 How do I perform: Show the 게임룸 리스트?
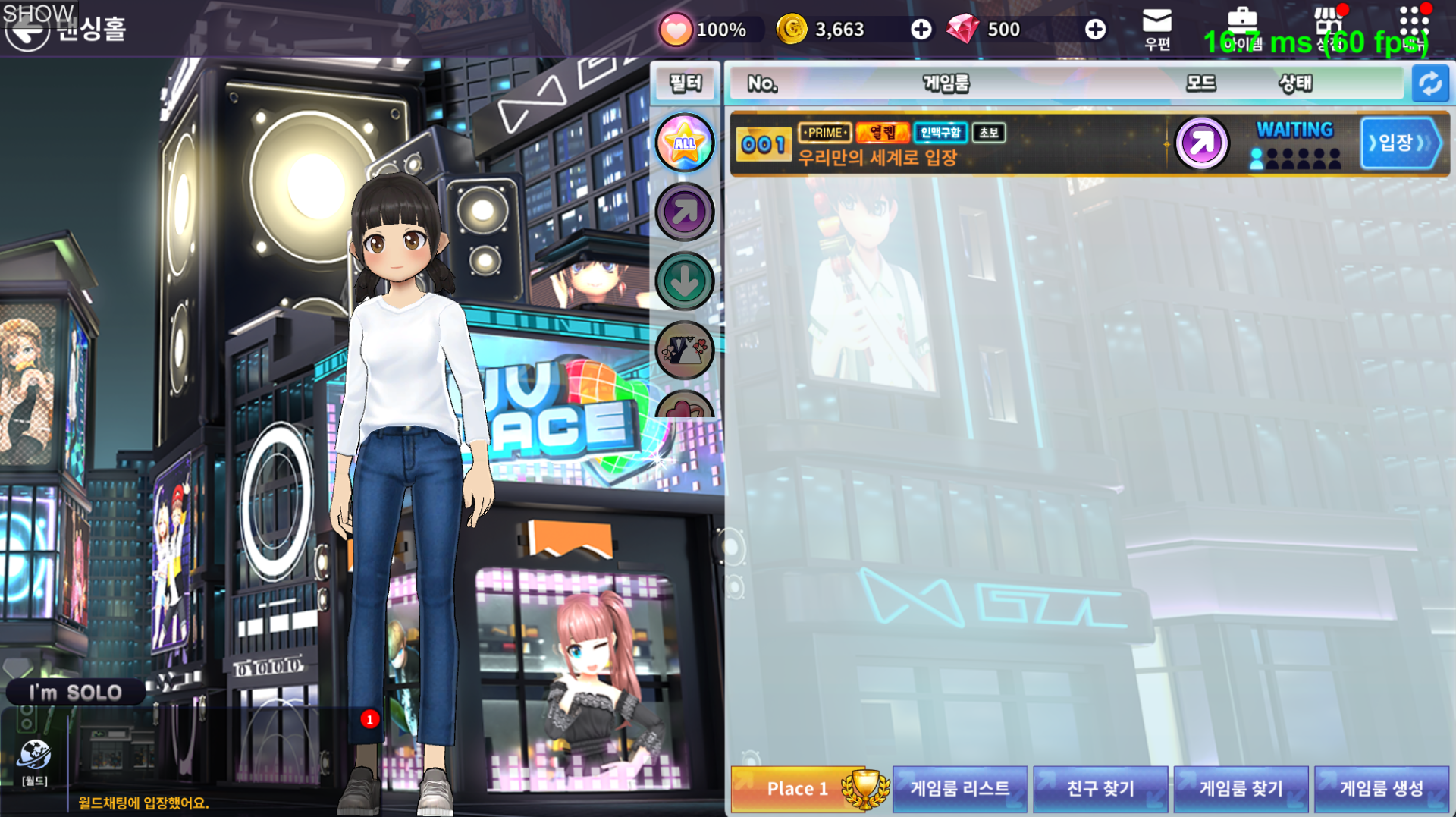[959, 789]
